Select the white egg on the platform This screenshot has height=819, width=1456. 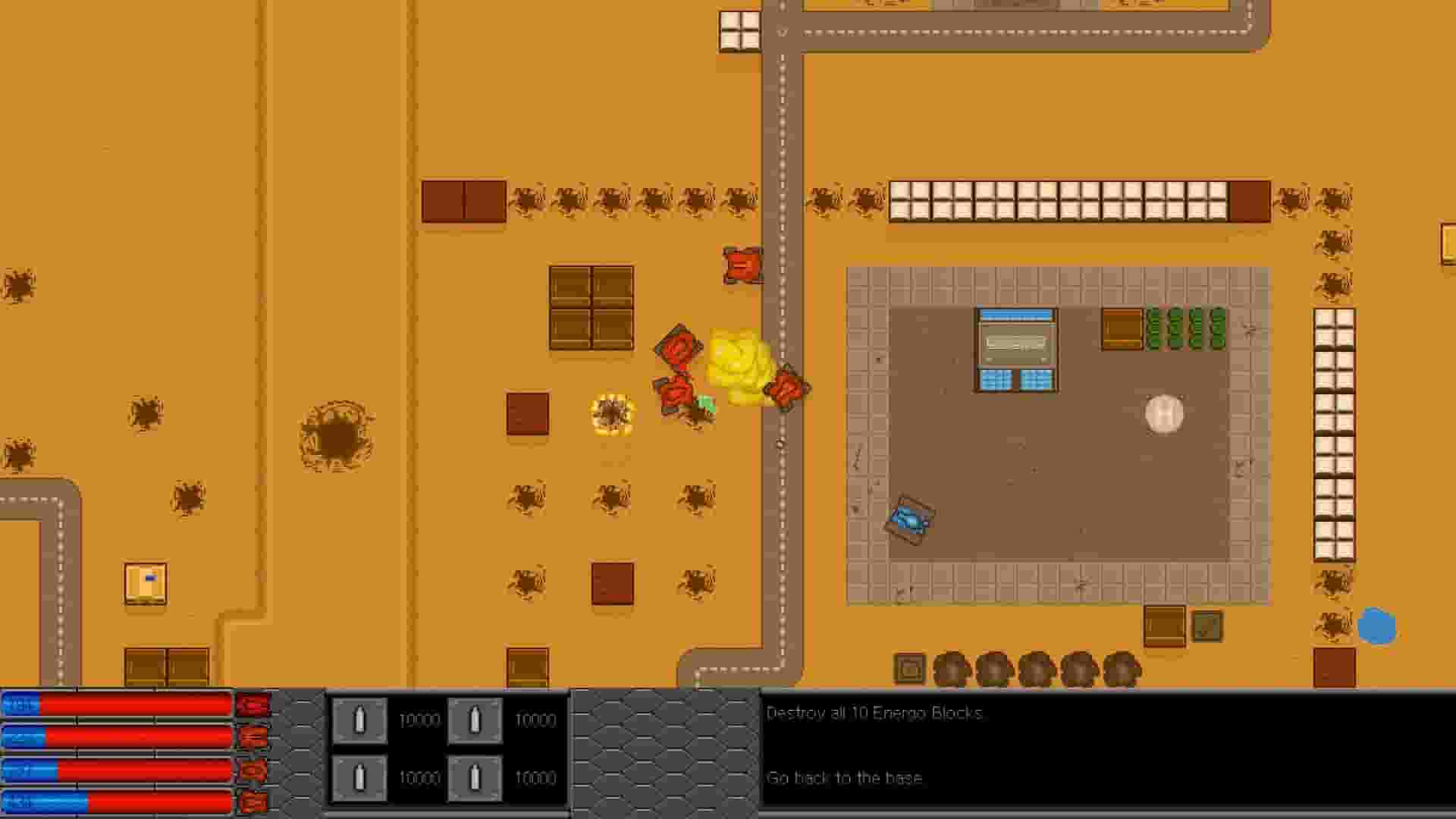pos(1163,414)
